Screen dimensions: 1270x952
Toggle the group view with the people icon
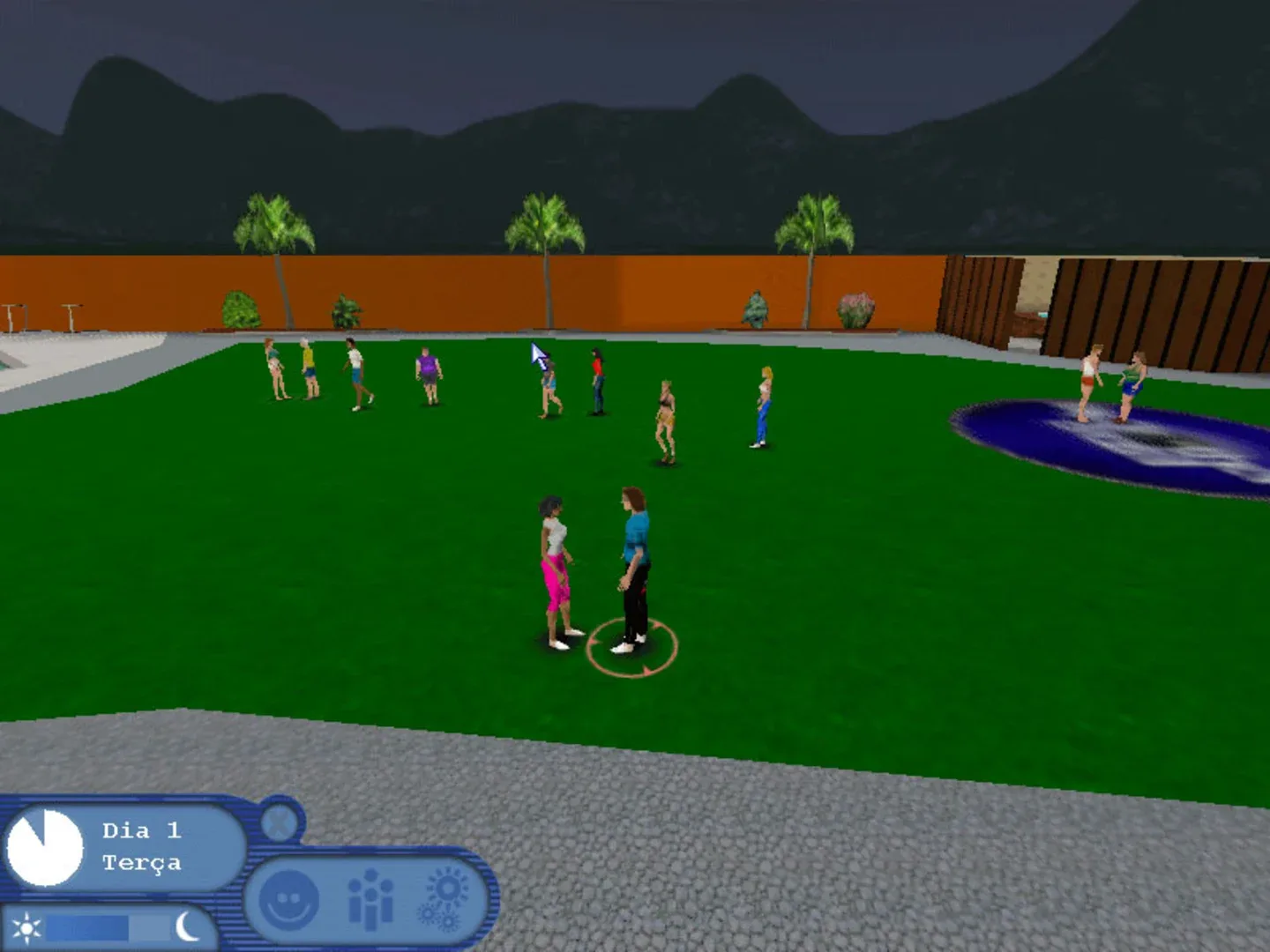click(x=372, y=896)
